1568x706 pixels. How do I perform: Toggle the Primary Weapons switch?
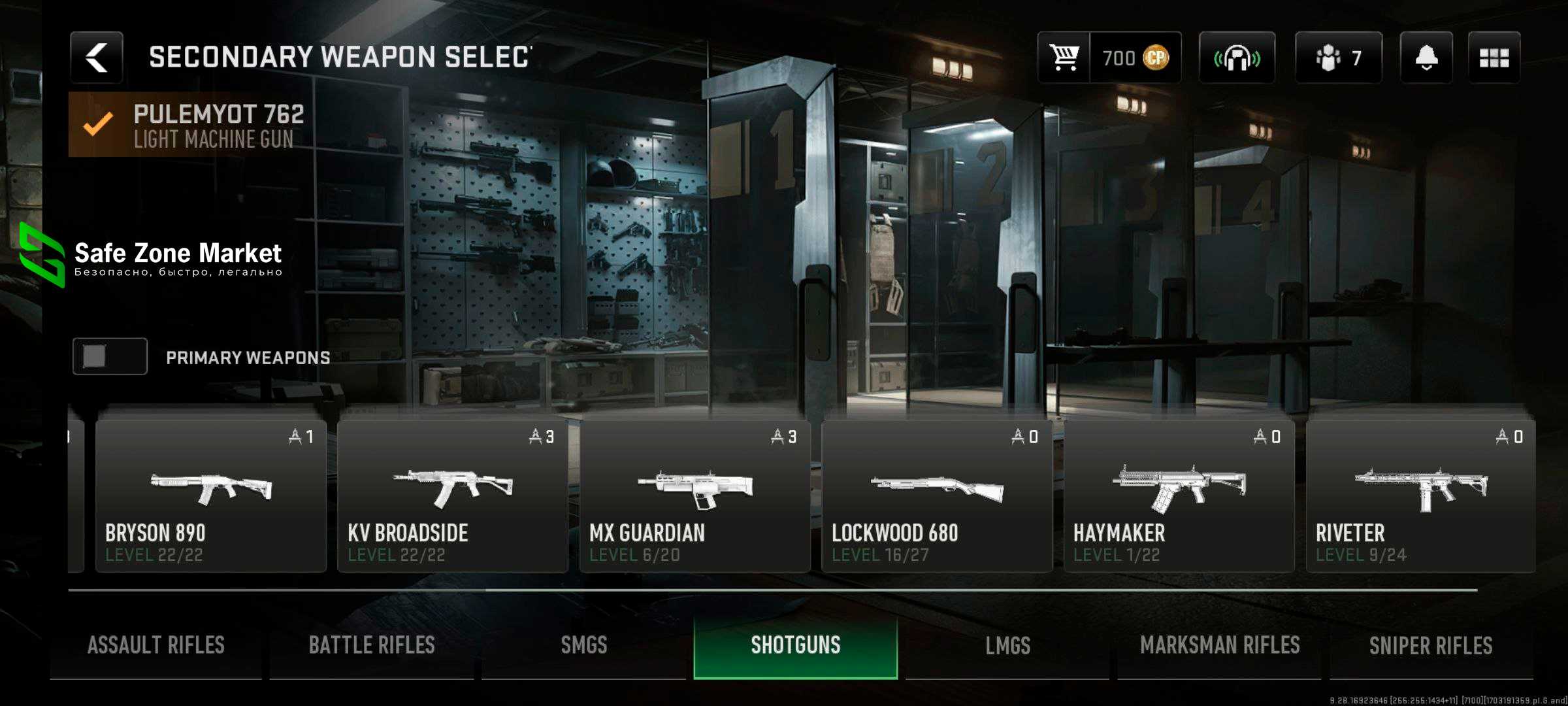click(110, 357)
